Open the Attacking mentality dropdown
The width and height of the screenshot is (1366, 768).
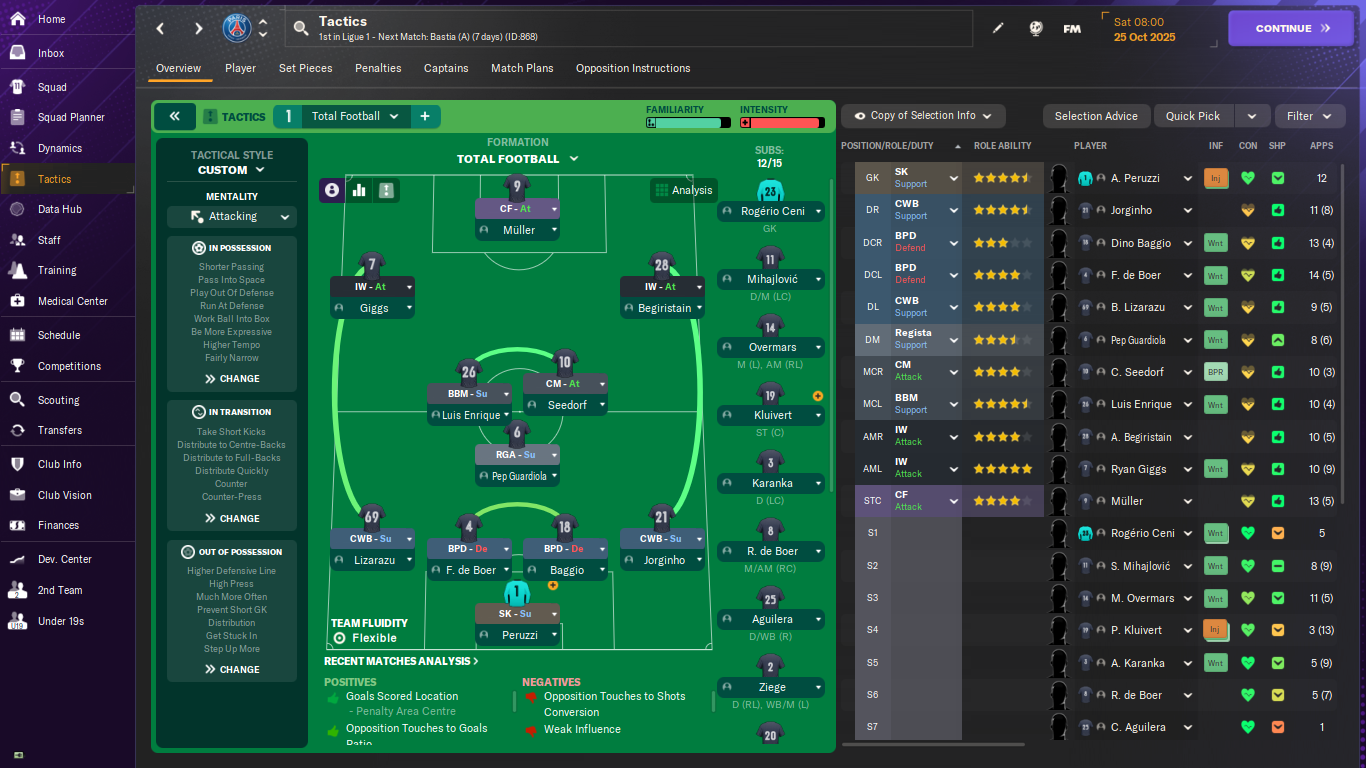(231, 216)
